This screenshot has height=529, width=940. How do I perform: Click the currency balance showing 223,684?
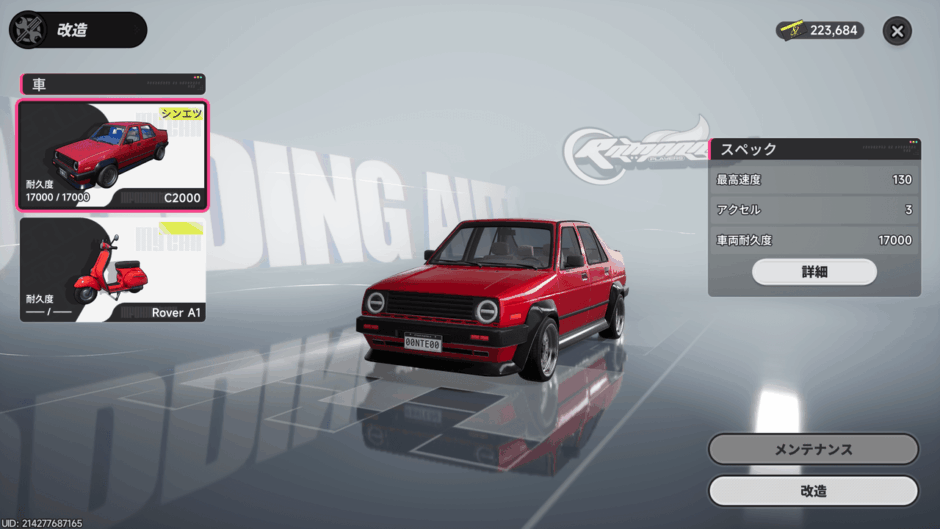coord(820,31)
